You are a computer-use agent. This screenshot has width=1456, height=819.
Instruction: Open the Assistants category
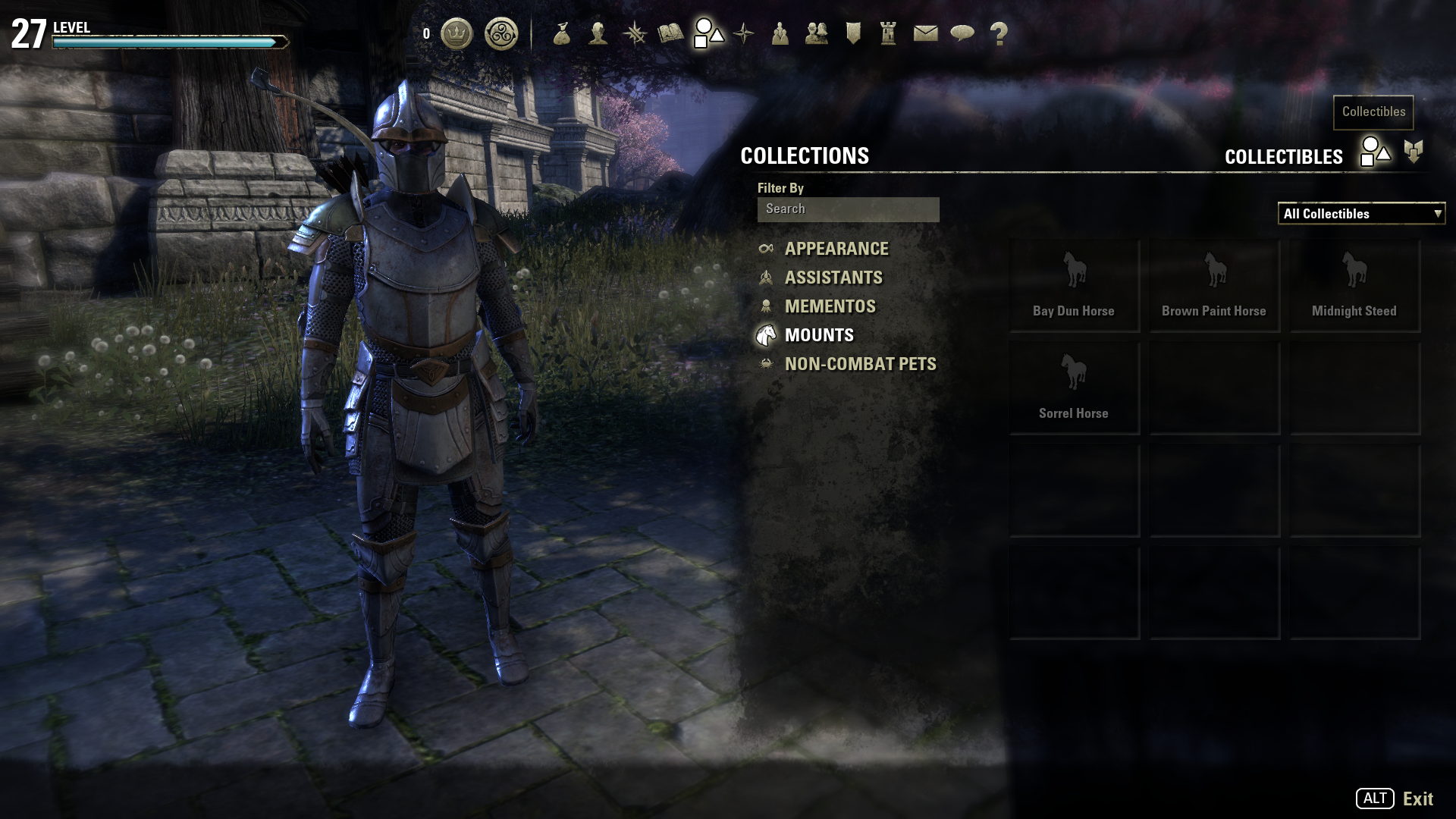click(x=833, y=278)
